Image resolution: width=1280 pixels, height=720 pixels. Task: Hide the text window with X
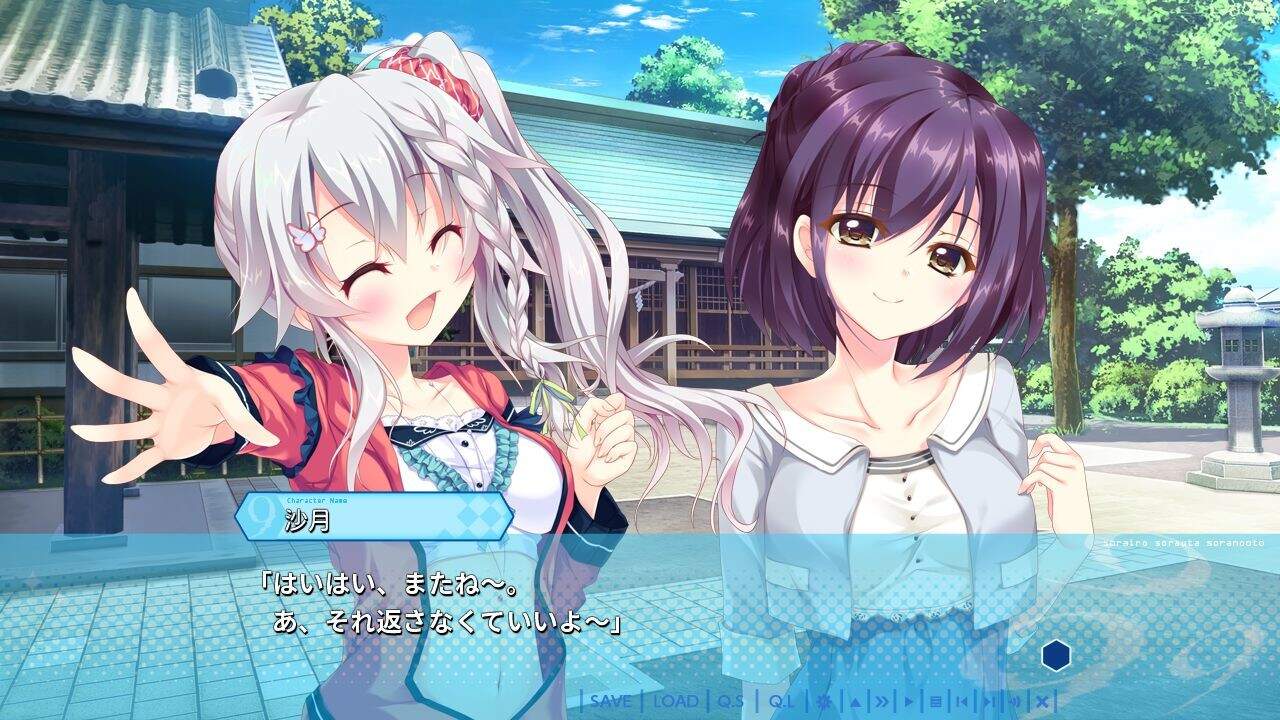1041,701
